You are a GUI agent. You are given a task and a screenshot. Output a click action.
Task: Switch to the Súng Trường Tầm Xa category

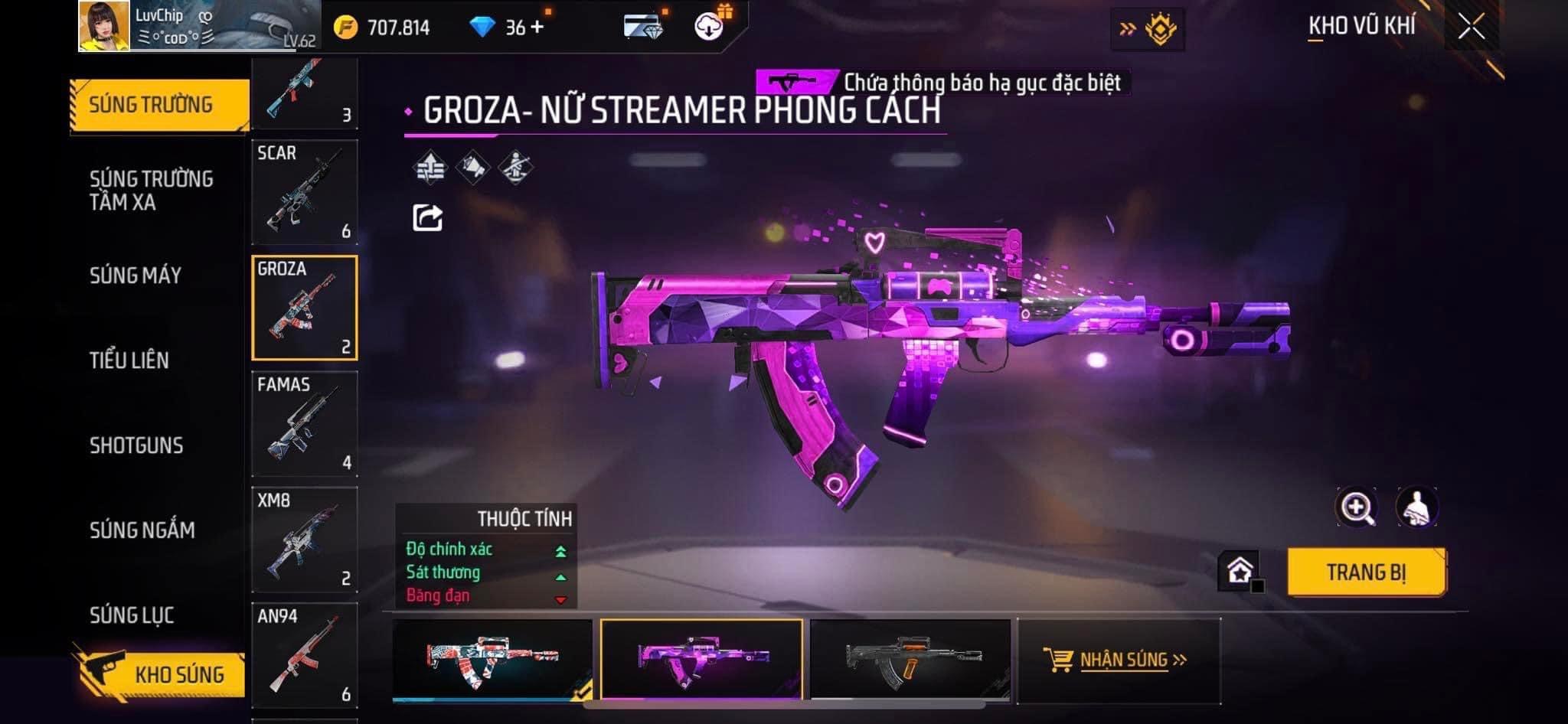[x=151, y=191]
